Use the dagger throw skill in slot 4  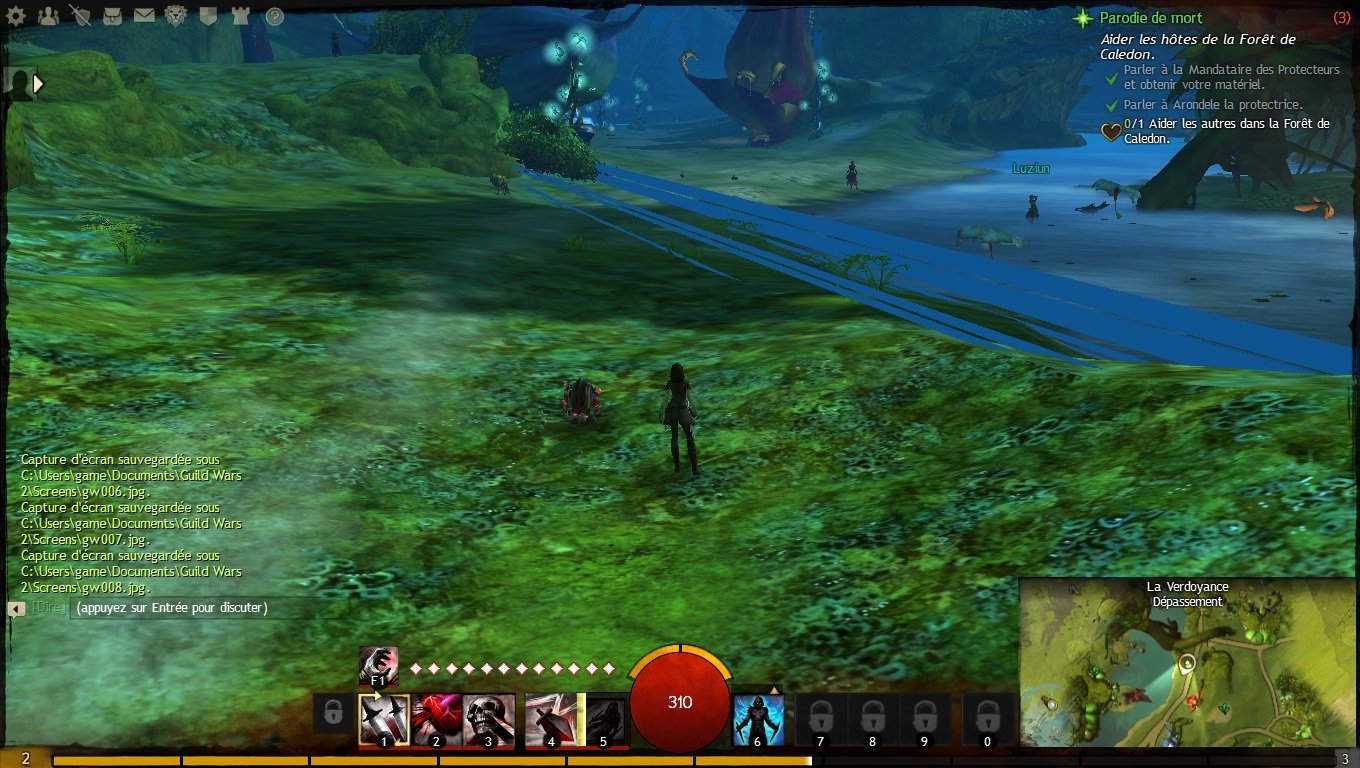551,720
